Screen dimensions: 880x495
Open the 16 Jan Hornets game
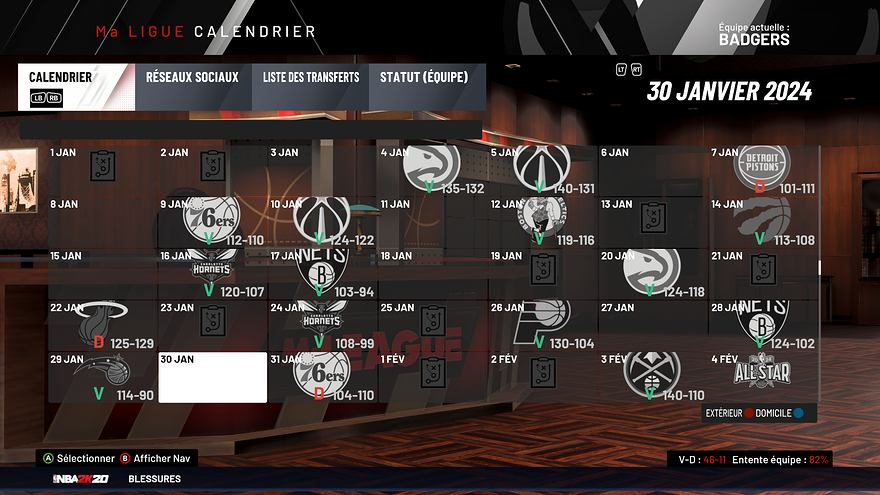tap(213, 273)
